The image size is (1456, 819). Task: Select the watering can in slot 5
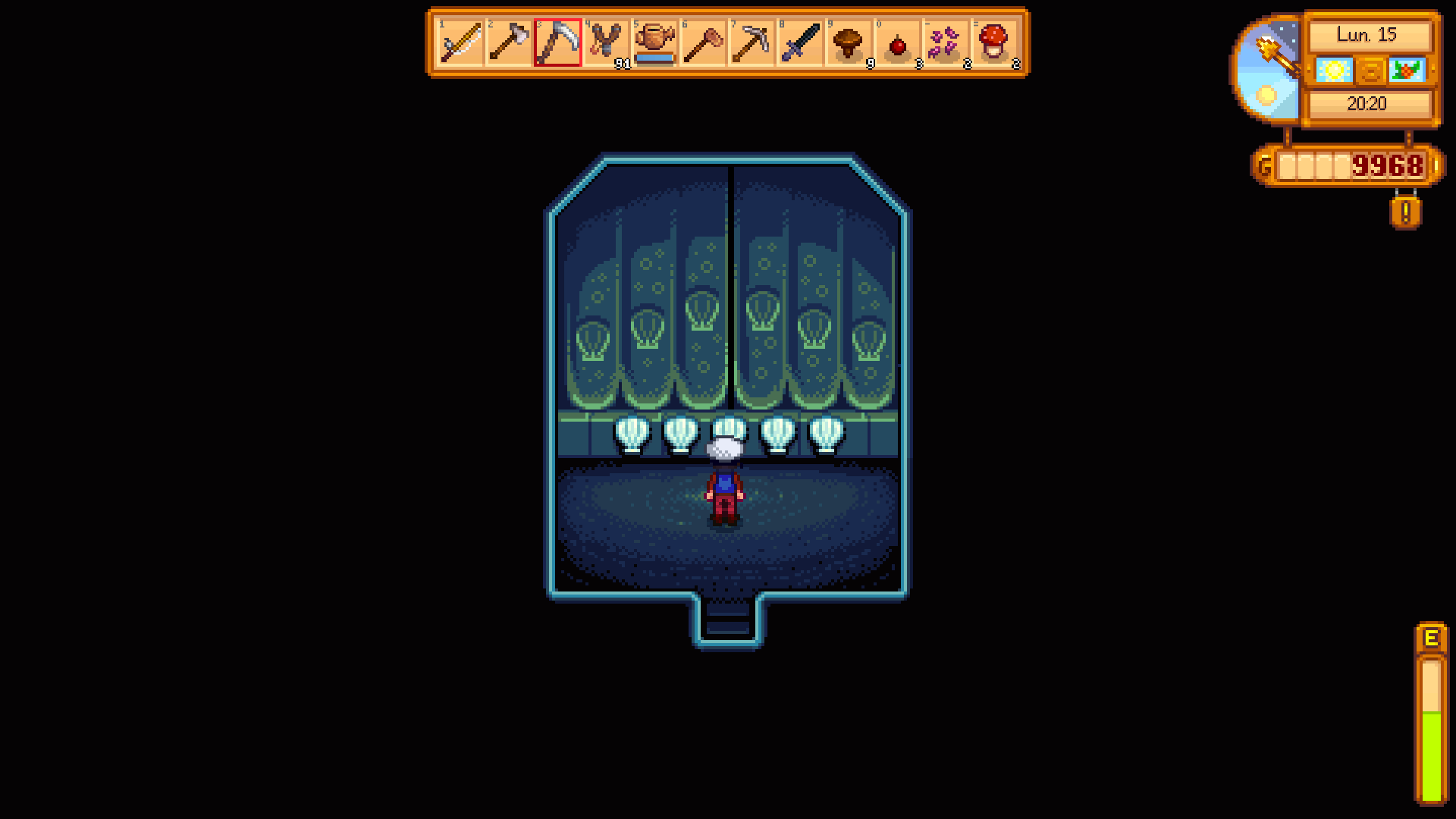coord(656,45)
